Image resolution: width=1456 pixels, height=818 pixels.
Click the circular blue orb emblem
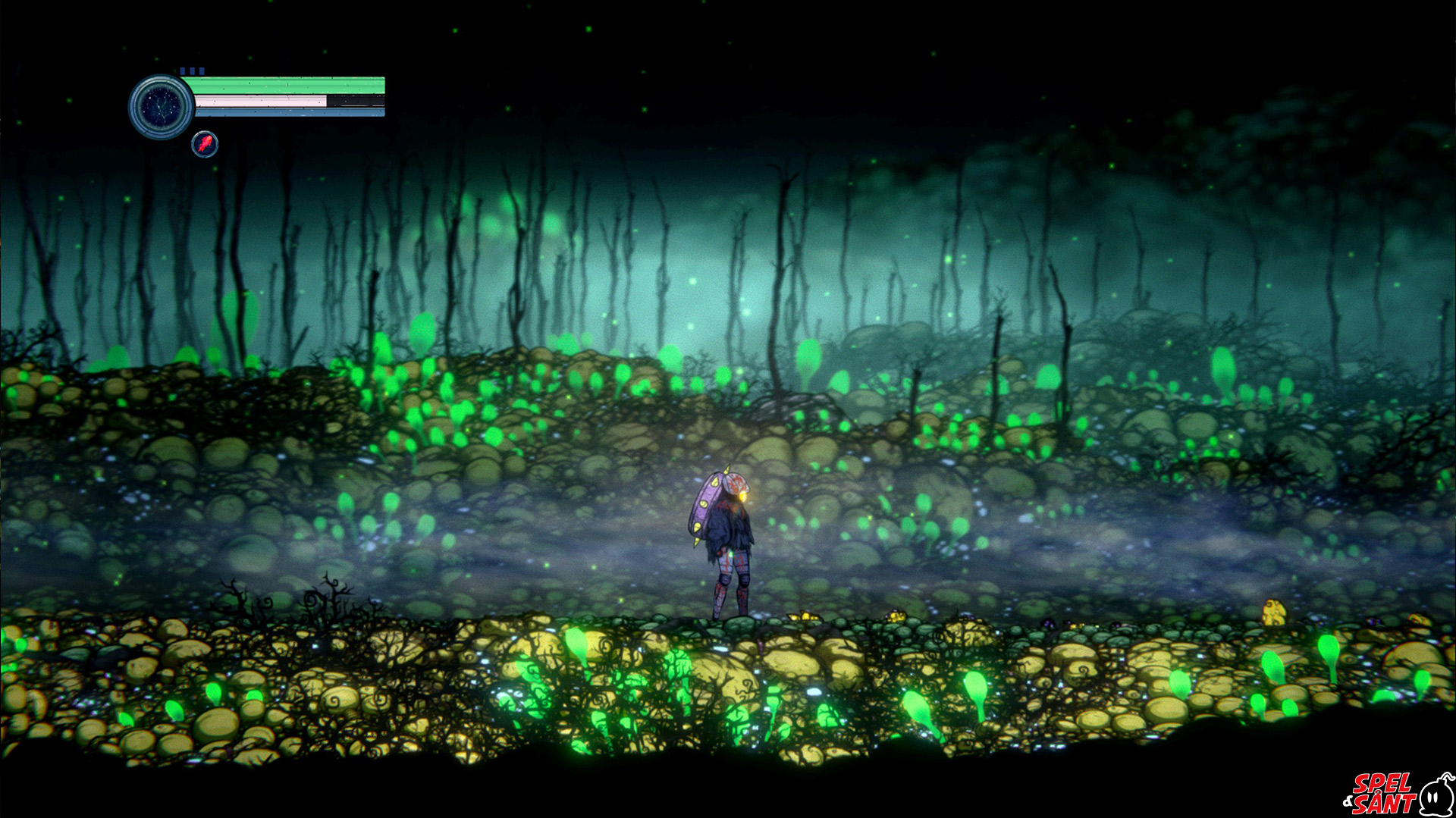coord(161,106)
